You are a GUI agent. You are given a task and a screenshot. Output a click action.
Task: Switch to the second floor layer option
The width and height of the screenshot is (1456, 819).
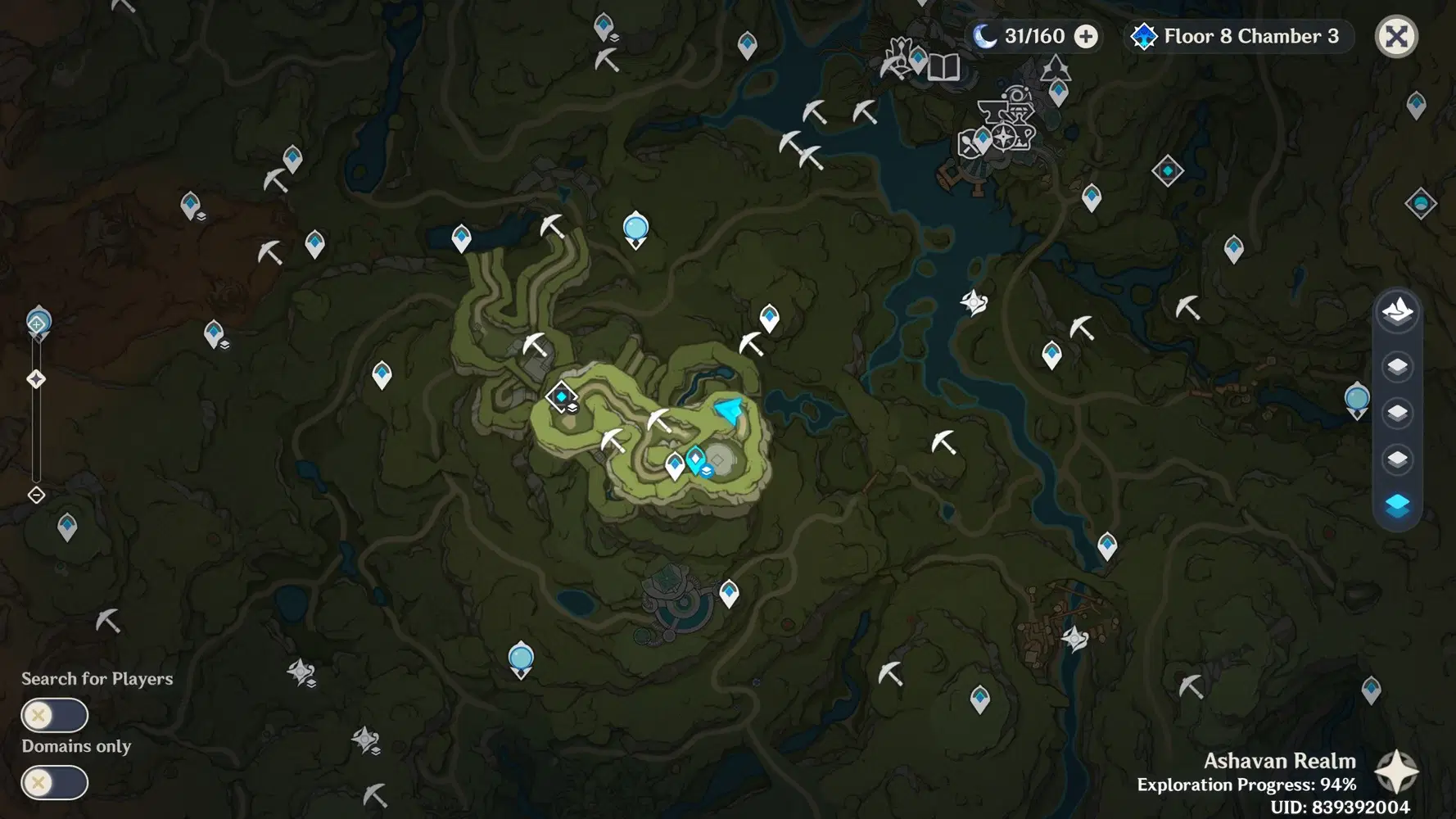coord(1398,414)
